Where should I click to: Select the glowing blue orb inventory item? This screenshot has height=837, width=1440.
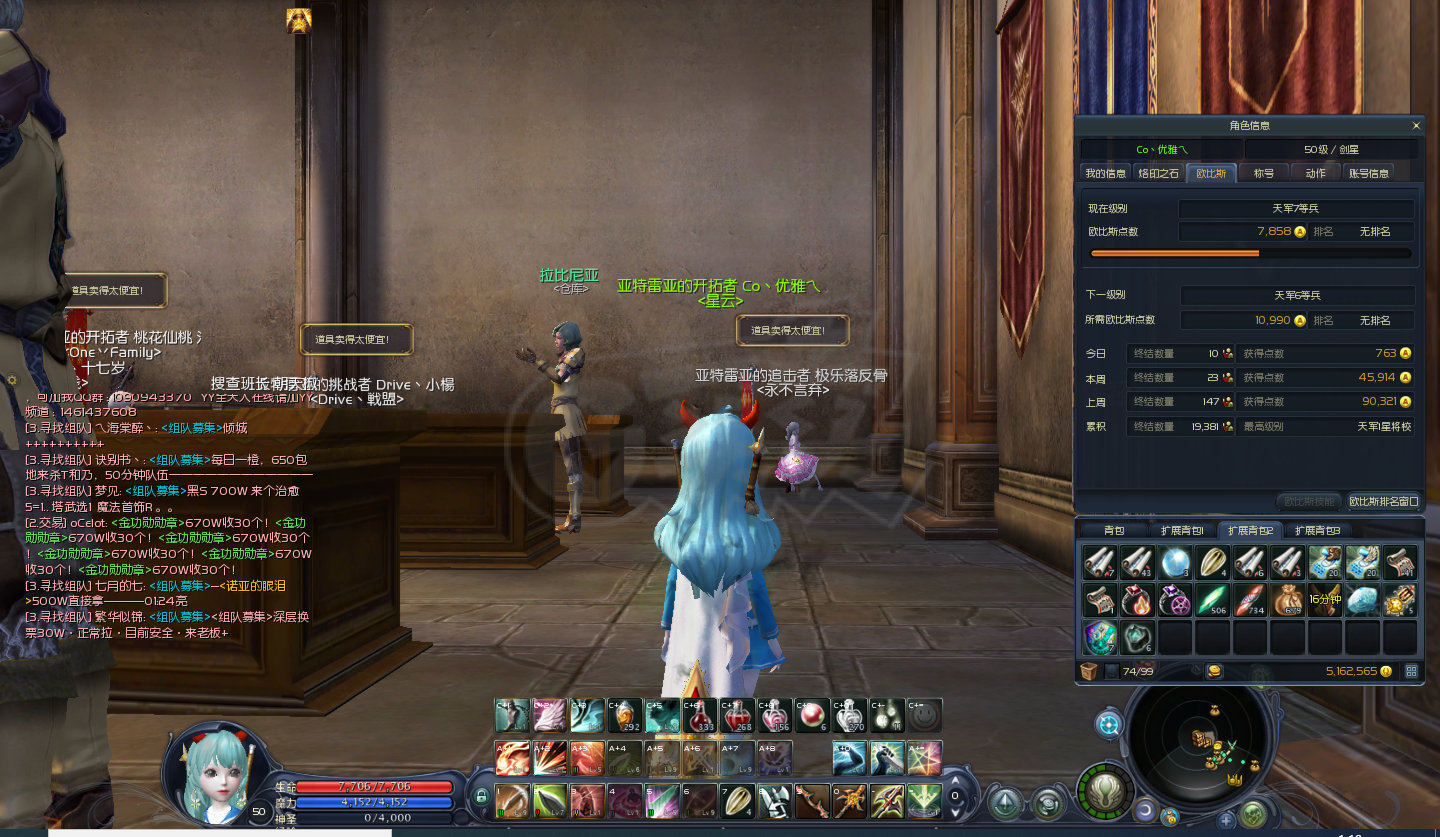coord(1175,562)
